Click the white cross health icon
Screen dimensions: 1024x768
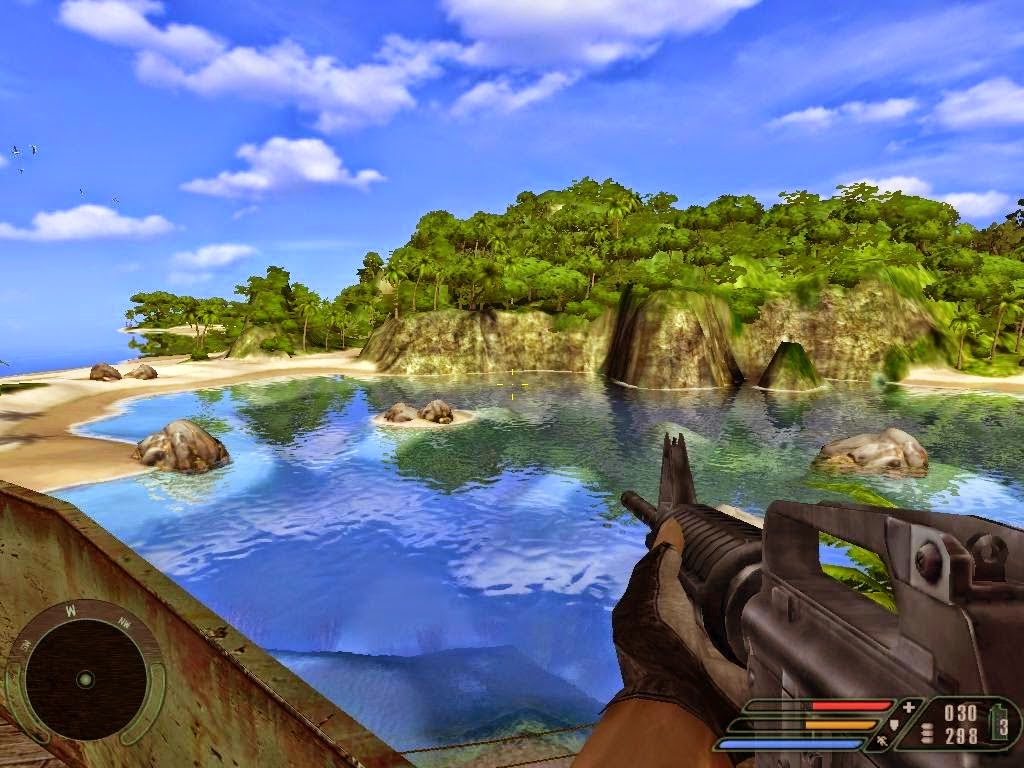pyautogui.click(x=908, y=707)
